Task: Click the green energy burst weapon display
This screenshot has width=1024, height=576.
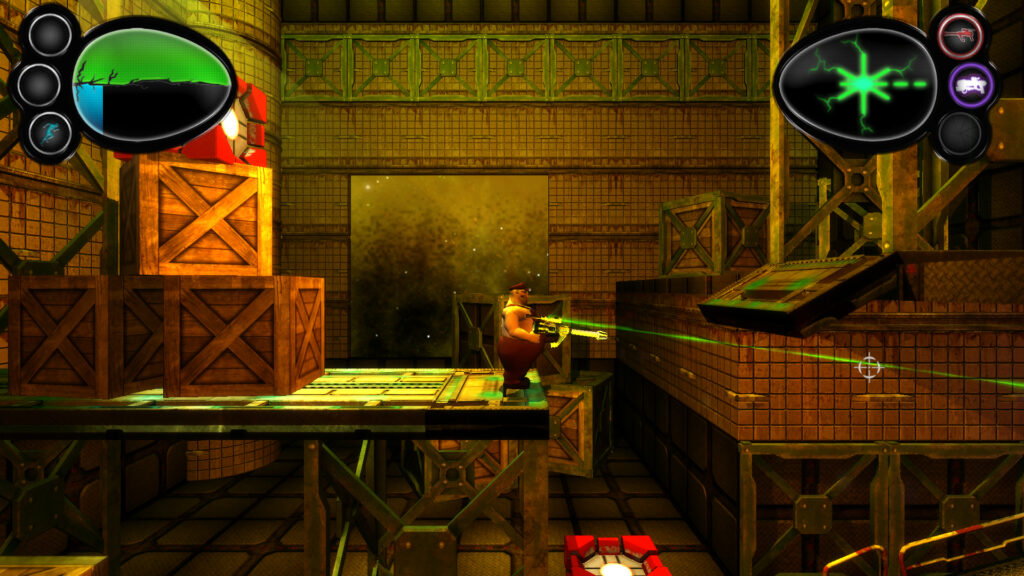Action: [856, 84]
